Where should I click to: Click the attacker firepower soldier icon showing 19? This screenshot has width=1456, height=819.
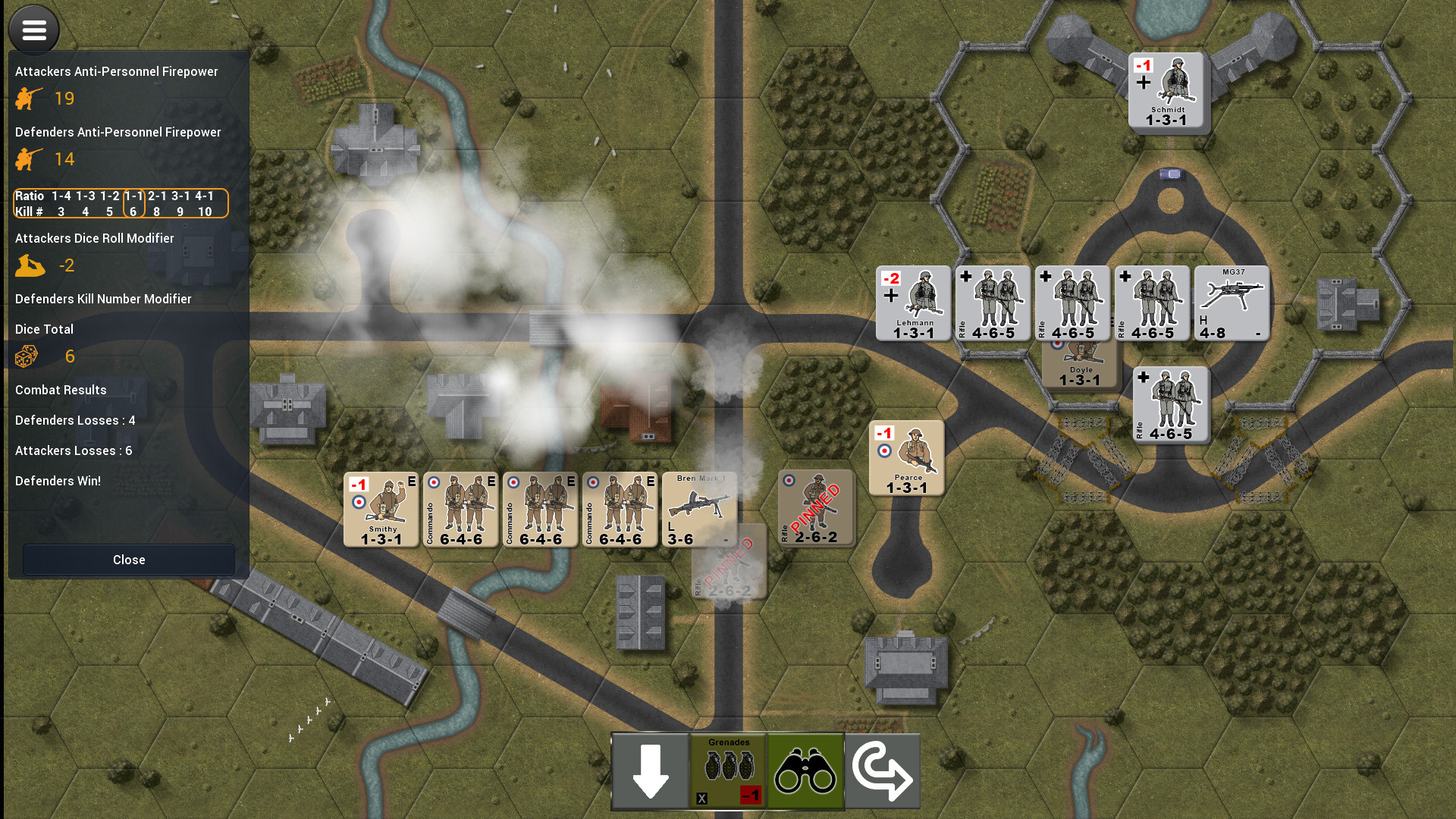28,98
